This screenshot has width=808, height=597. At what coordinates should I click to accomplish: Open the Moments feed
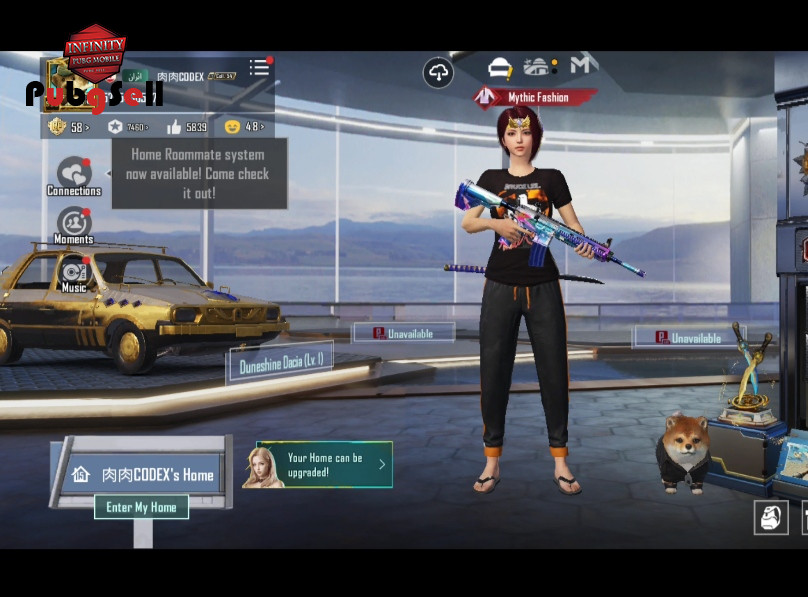(x=74, y=225)
